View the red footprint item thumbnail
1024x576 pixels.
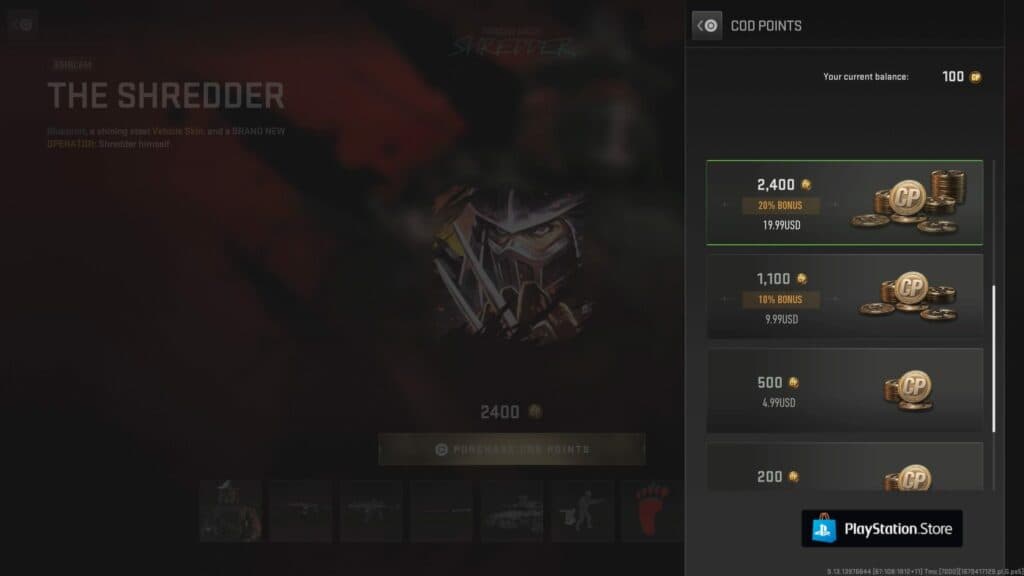[x=651, y=511]
